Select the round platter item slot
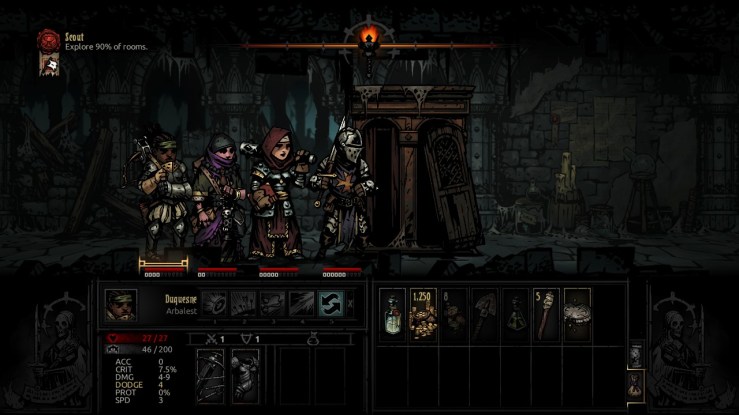The height and width of the screenshot is (415, 739). [577, 315]
